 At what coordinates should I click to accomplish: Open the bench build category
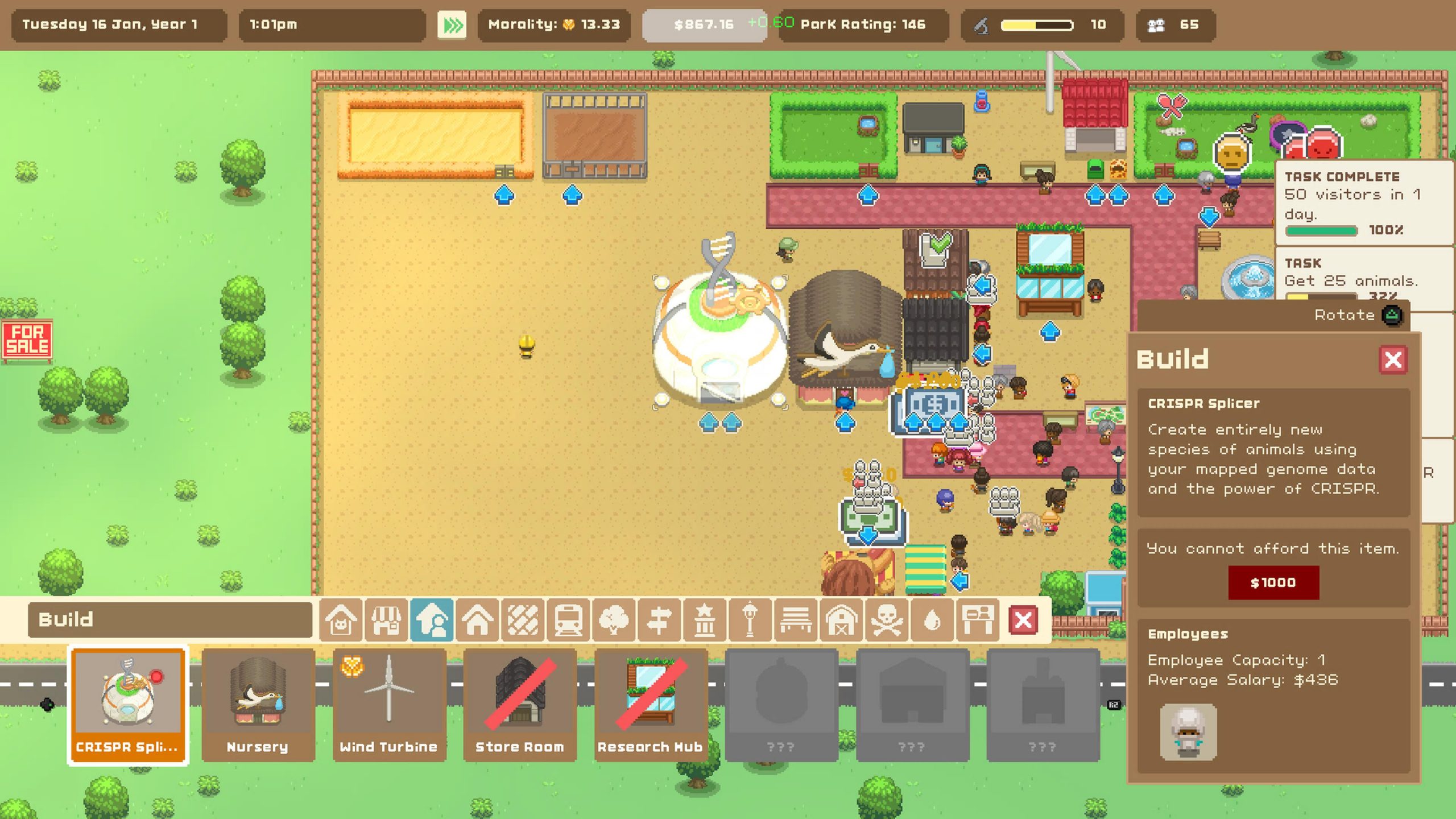[796, 619]
